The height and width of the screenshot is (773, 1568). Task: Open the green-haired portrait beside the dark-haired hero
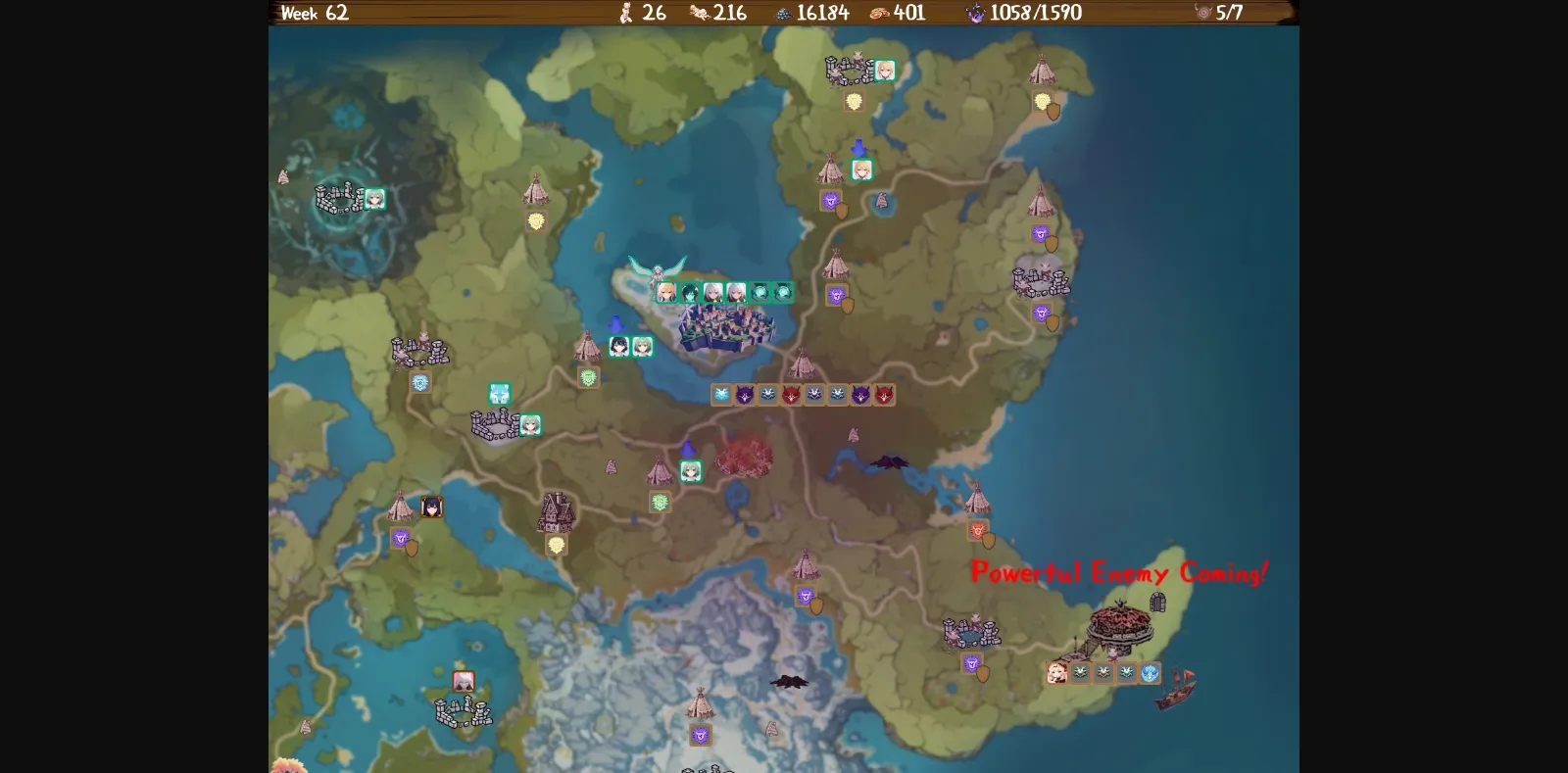pos(642,348)
